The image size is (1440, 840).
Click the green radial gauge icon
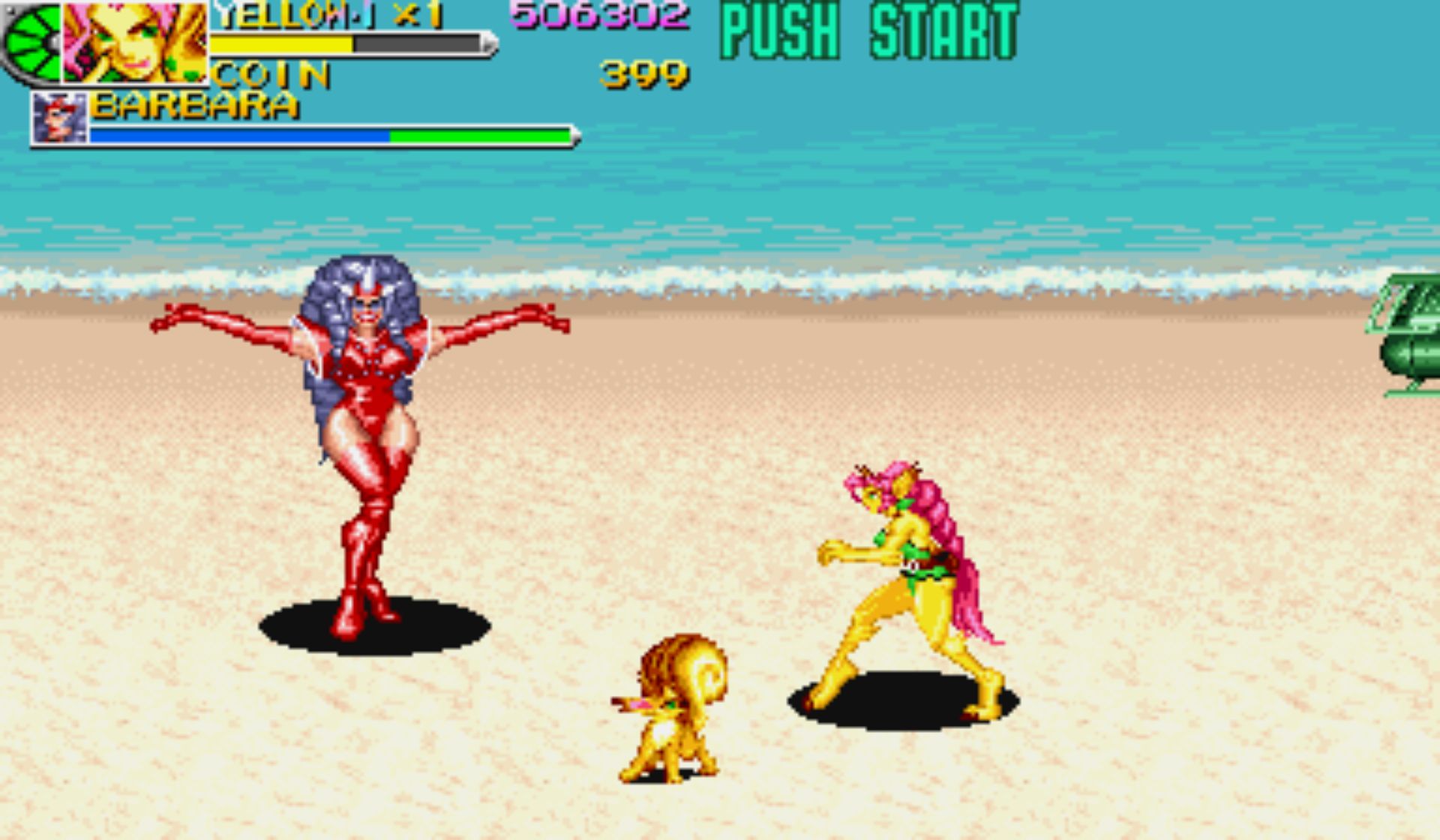click(31, 42)
